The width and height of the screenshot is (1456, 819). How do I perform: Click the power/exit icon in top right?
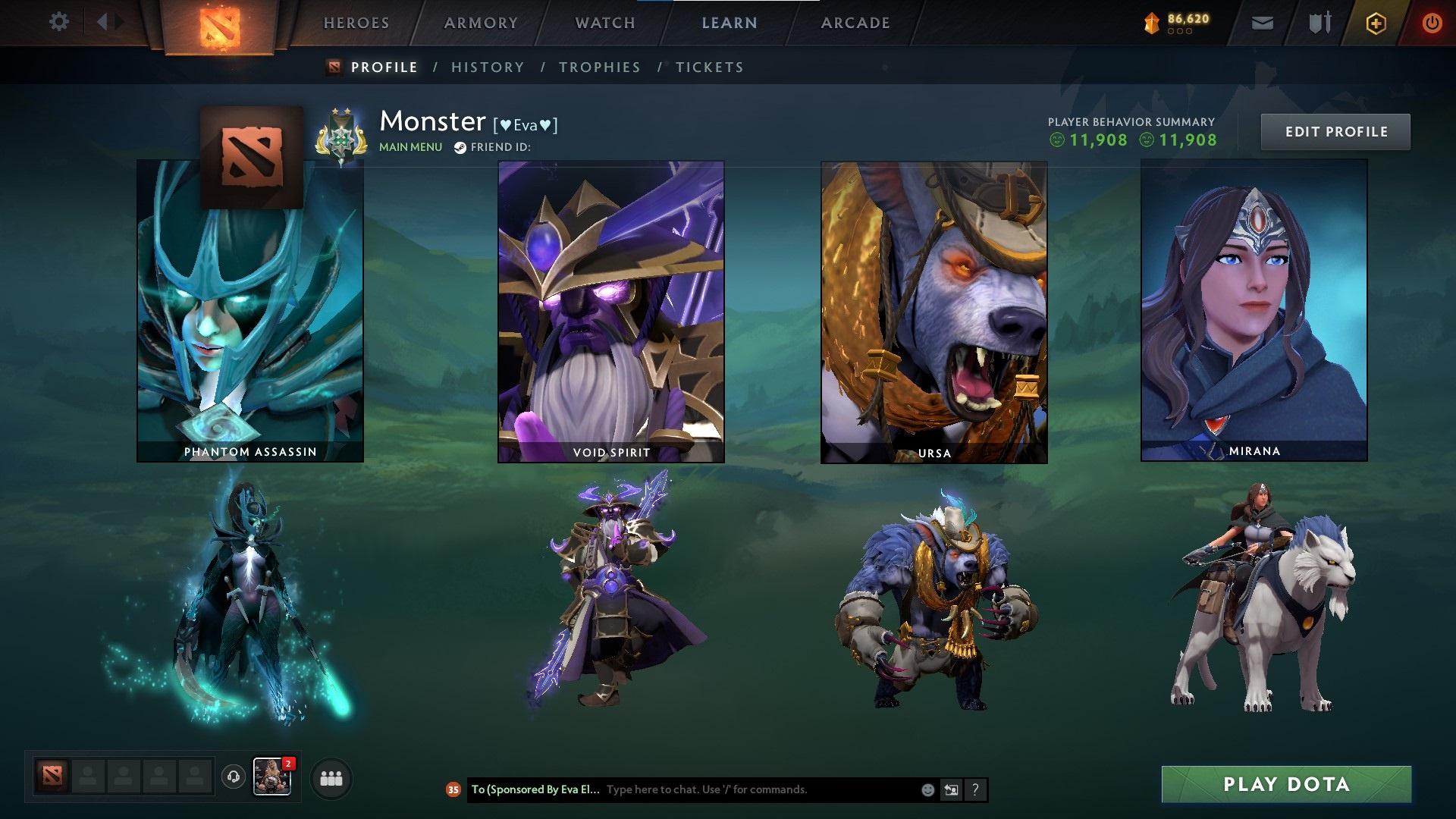[x=1432, y=22]
